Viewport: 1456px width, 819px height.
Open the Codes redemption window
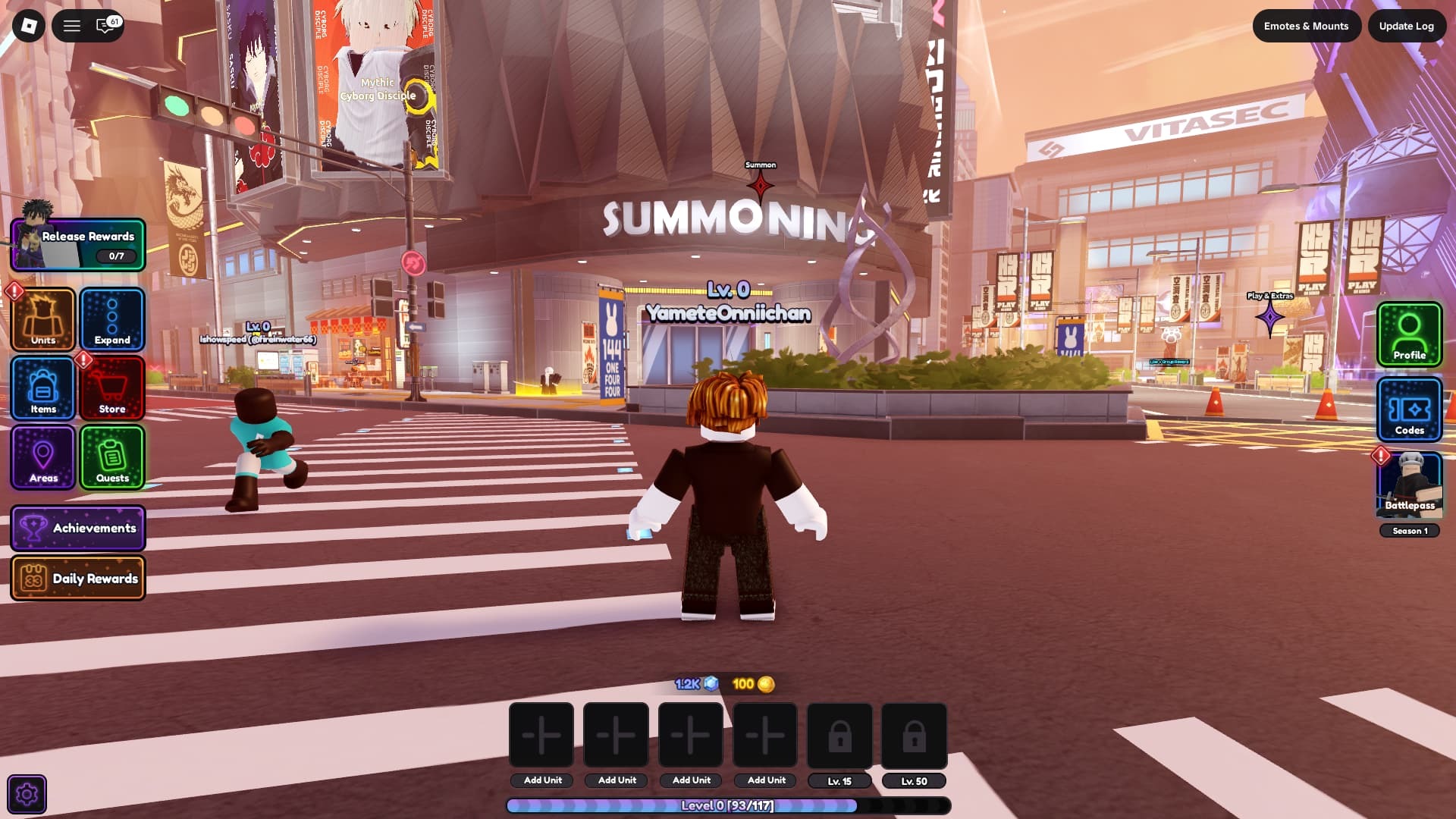[x=1409, y=409]
